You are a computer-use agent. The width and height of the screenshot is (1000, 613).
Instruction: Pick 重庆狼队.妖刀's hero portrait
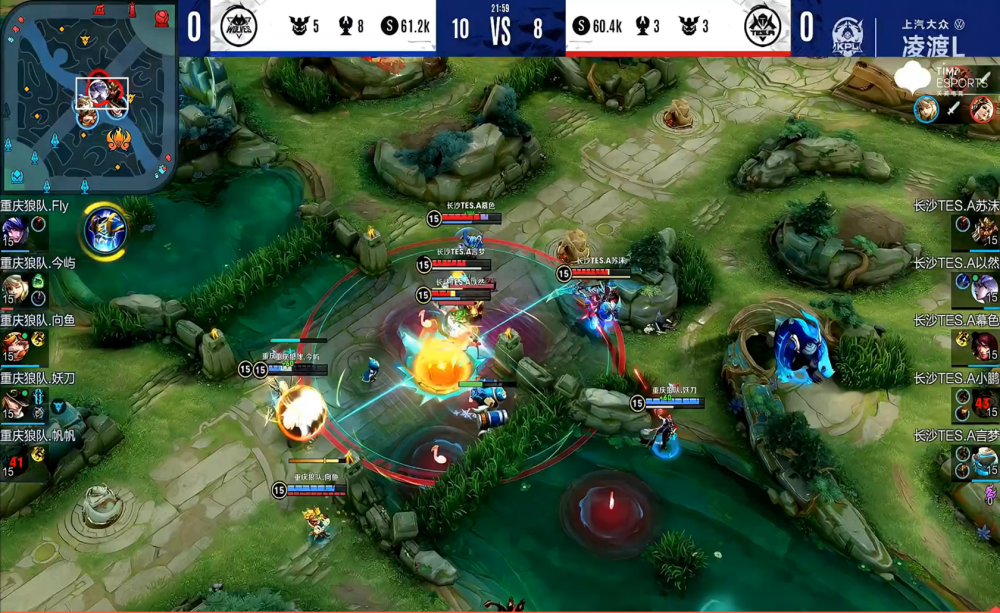point(15,404)
